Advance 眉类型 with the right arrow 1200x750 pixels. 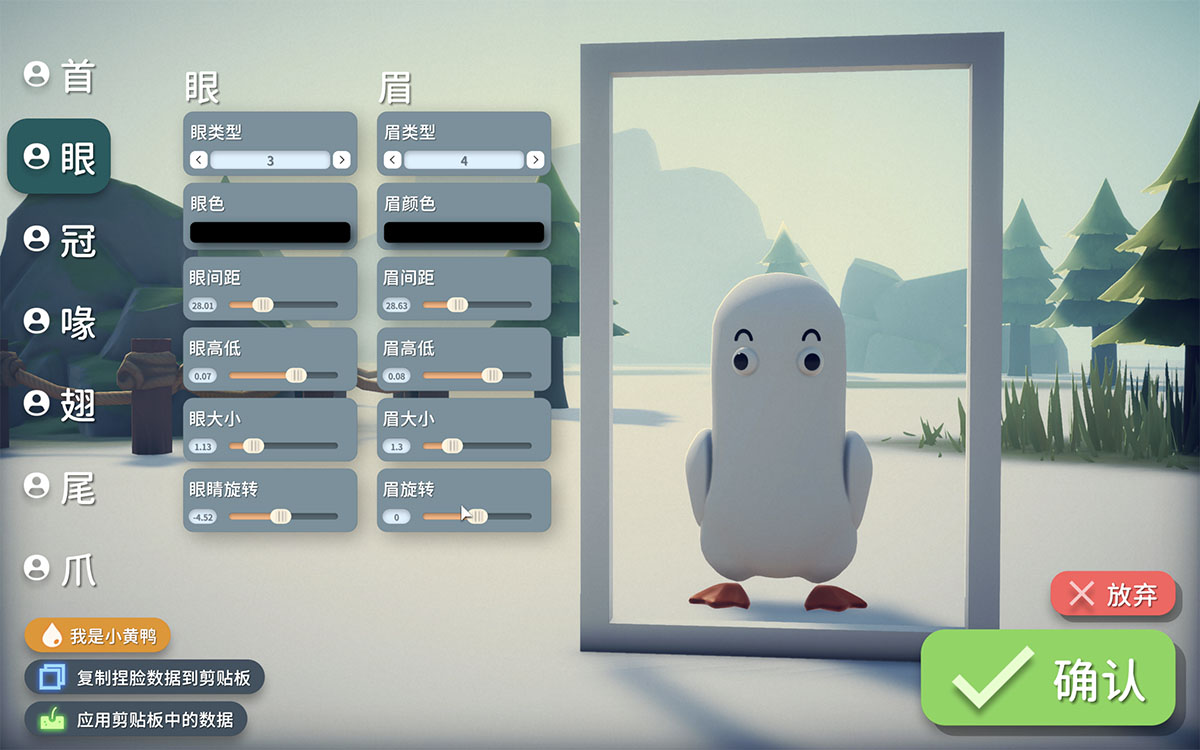(x=535, y=160)
